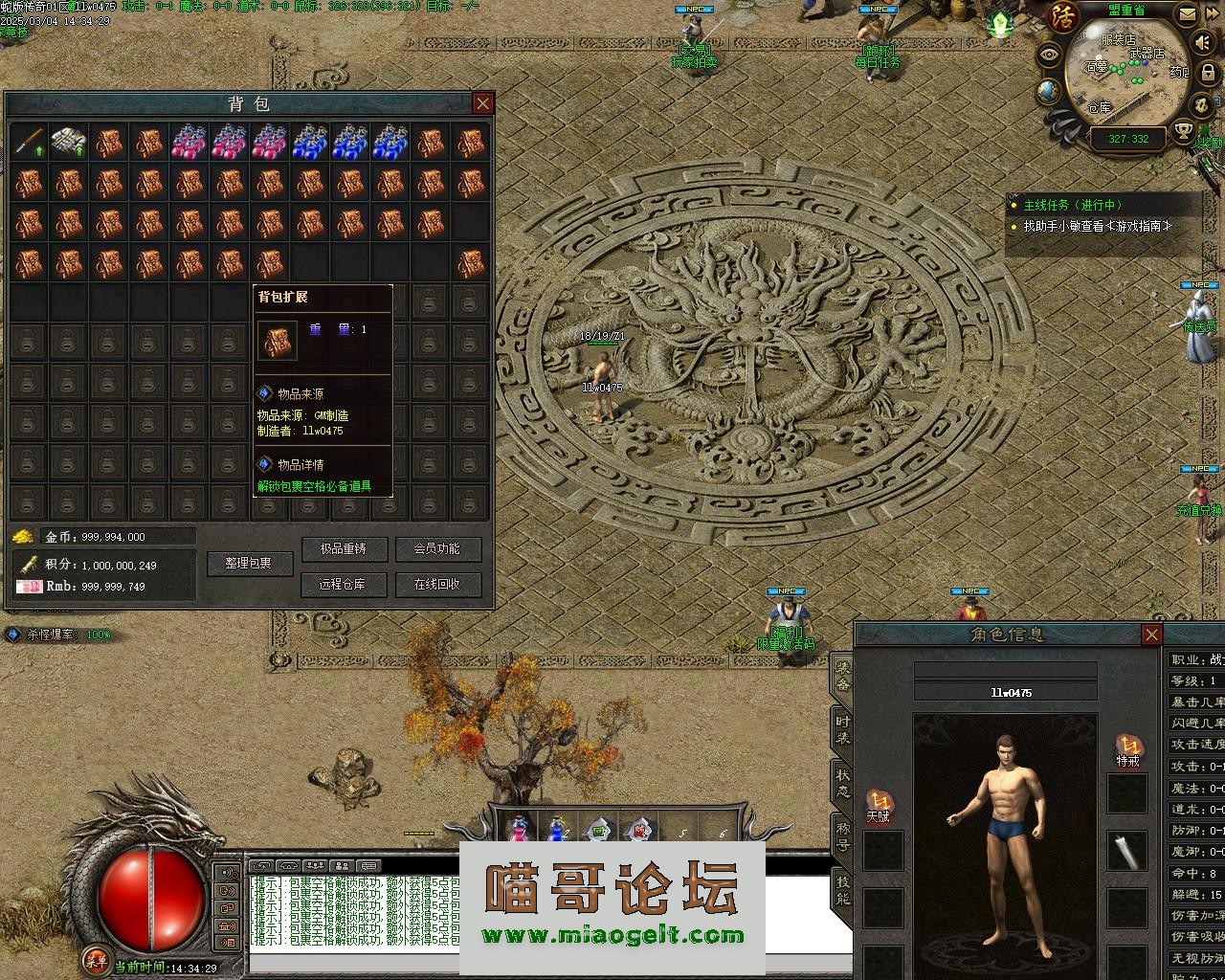Close the 角色信息 character info window
1225x980 pixels.
click(1152, 635)
